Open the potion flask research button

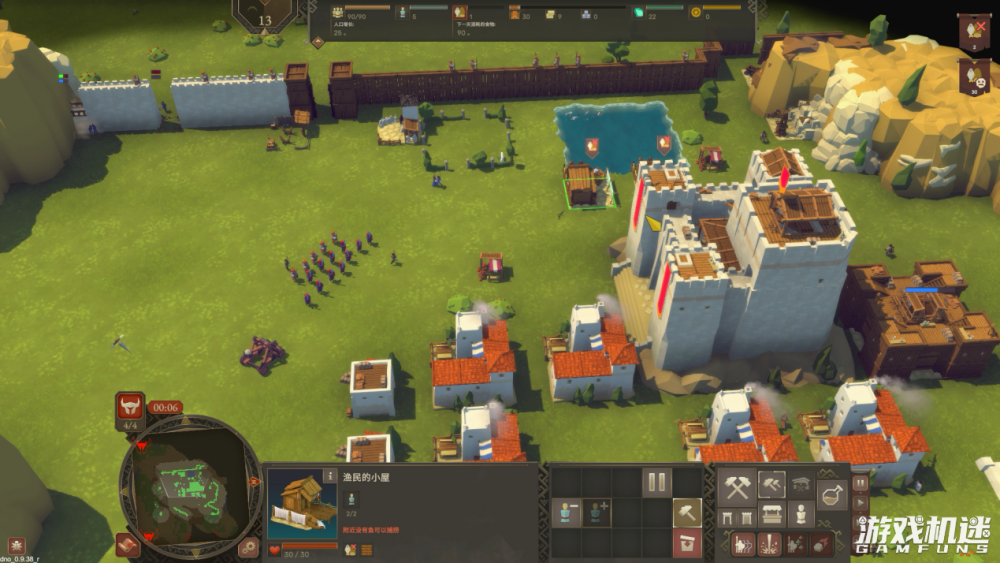(831, 493)
